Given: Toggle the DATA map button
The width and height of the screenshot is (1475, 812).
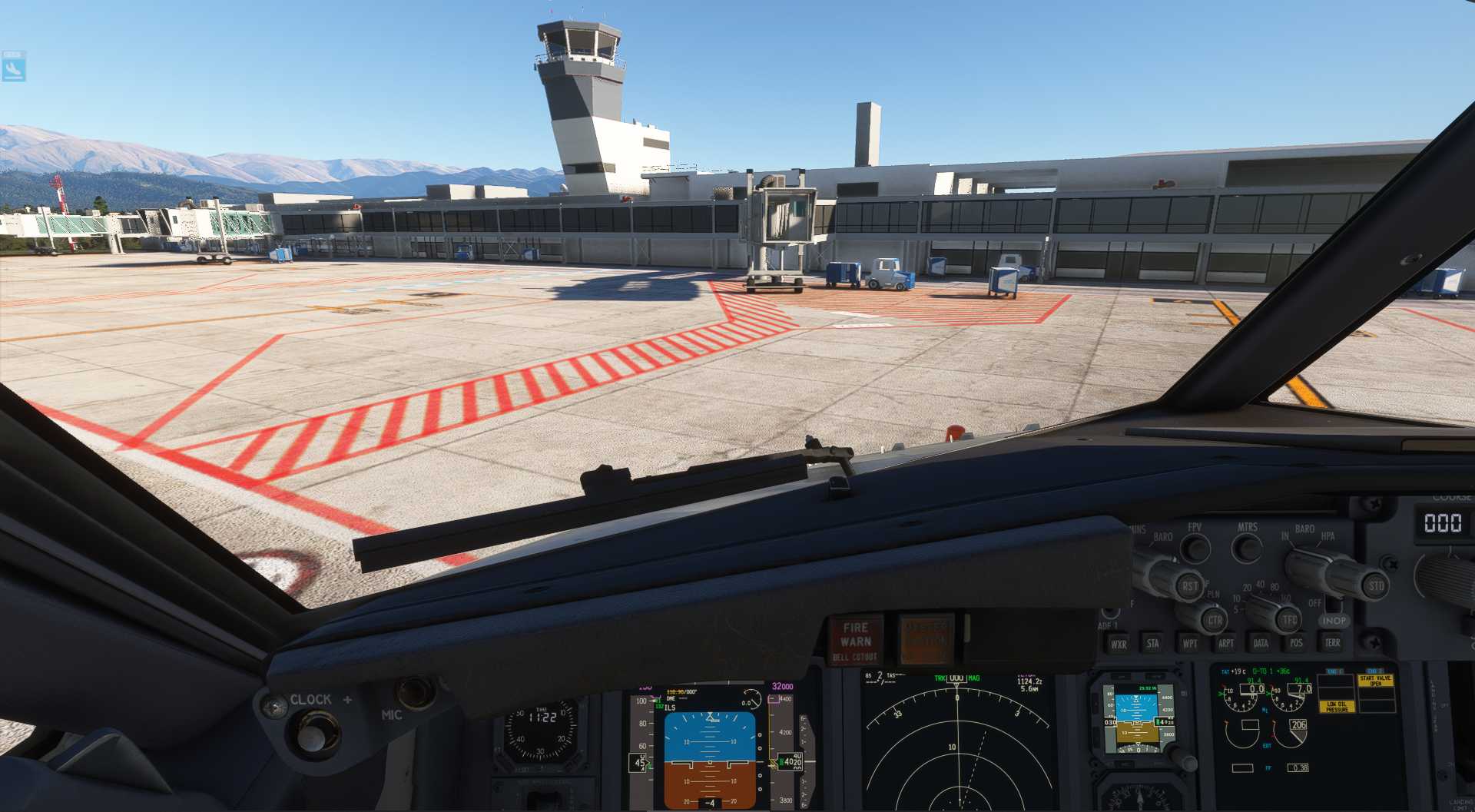Looking at the screenshot, I should tap(1261, 643).
